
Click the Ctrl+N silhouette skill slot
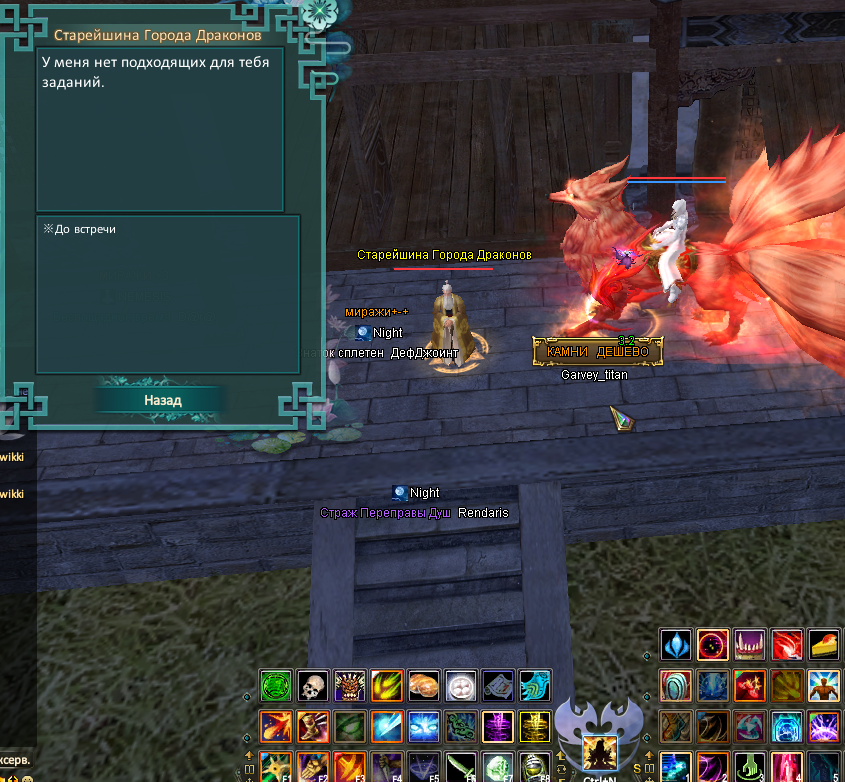coord(599,752)
